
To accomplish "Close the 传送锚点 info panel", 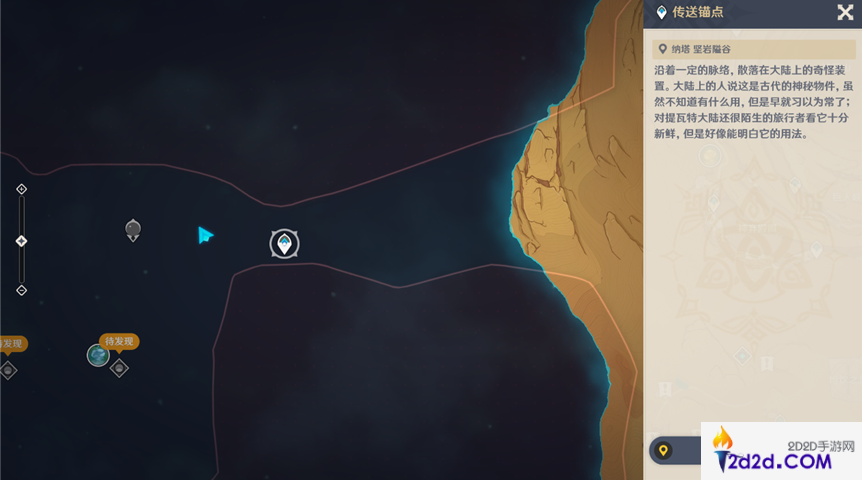I will 844,12.
